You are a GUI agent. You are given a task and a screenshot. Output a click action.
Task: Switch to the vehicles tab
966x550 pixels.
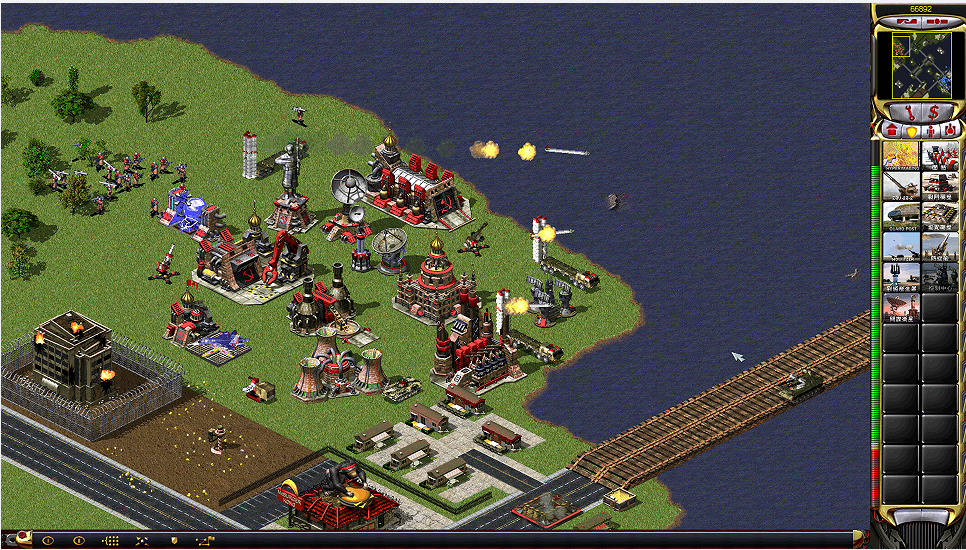tap(949, 131)
